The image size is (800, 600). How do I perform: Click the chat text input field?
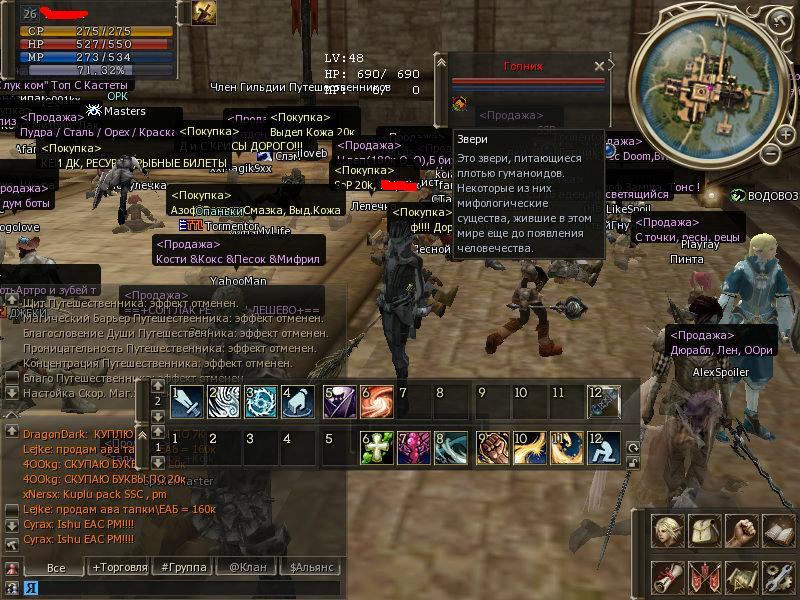(x=180, y=588)
